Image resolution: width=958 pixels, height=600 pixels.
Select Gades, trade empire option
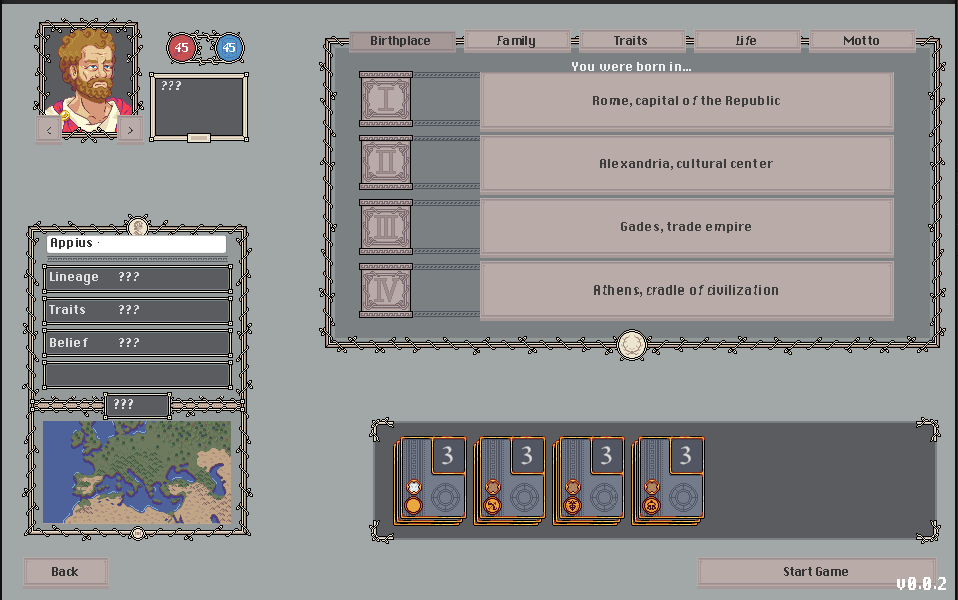(686, 227)
